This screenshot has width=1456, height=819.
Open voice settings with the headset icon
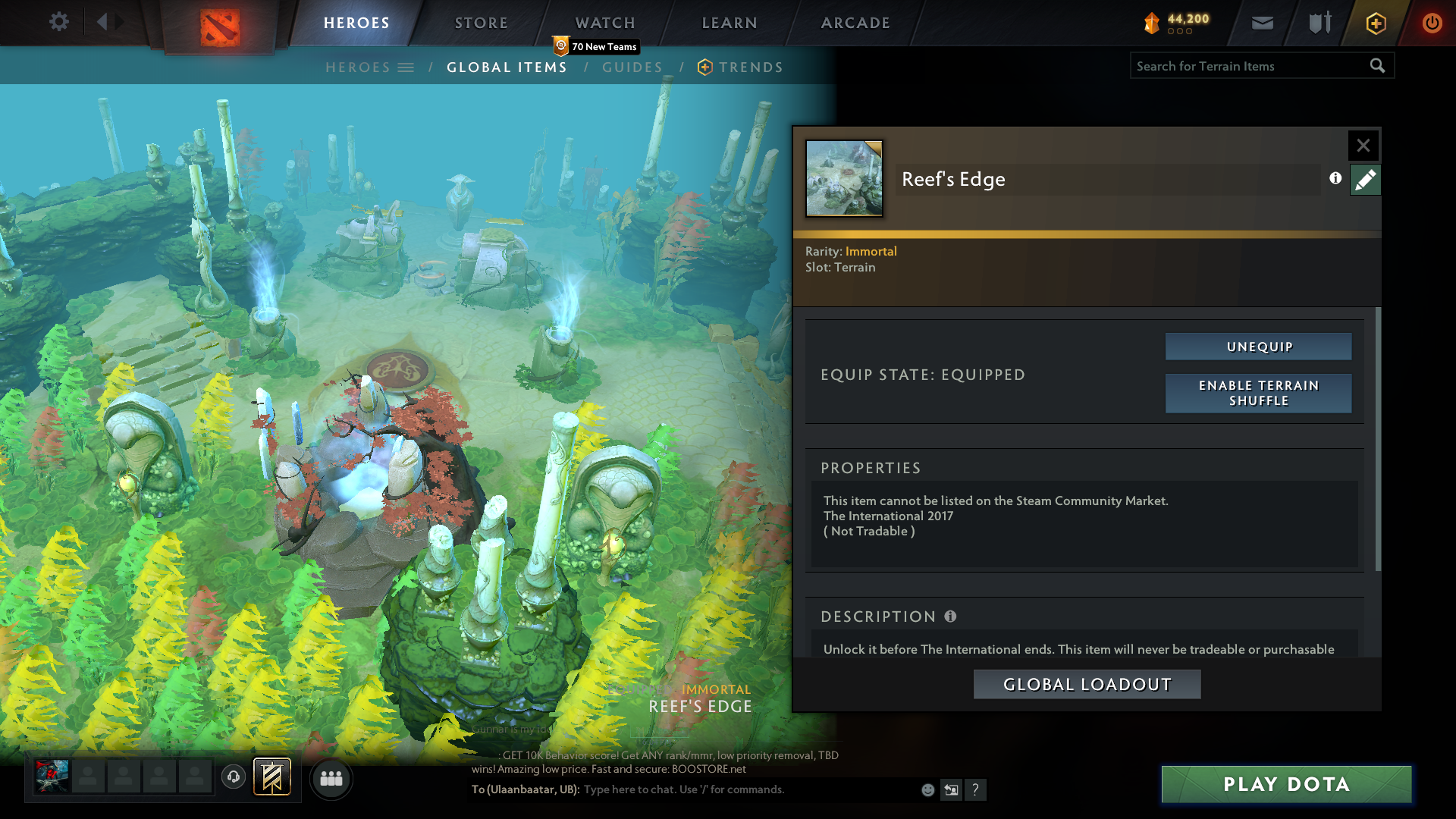click(x=233, y=777)
